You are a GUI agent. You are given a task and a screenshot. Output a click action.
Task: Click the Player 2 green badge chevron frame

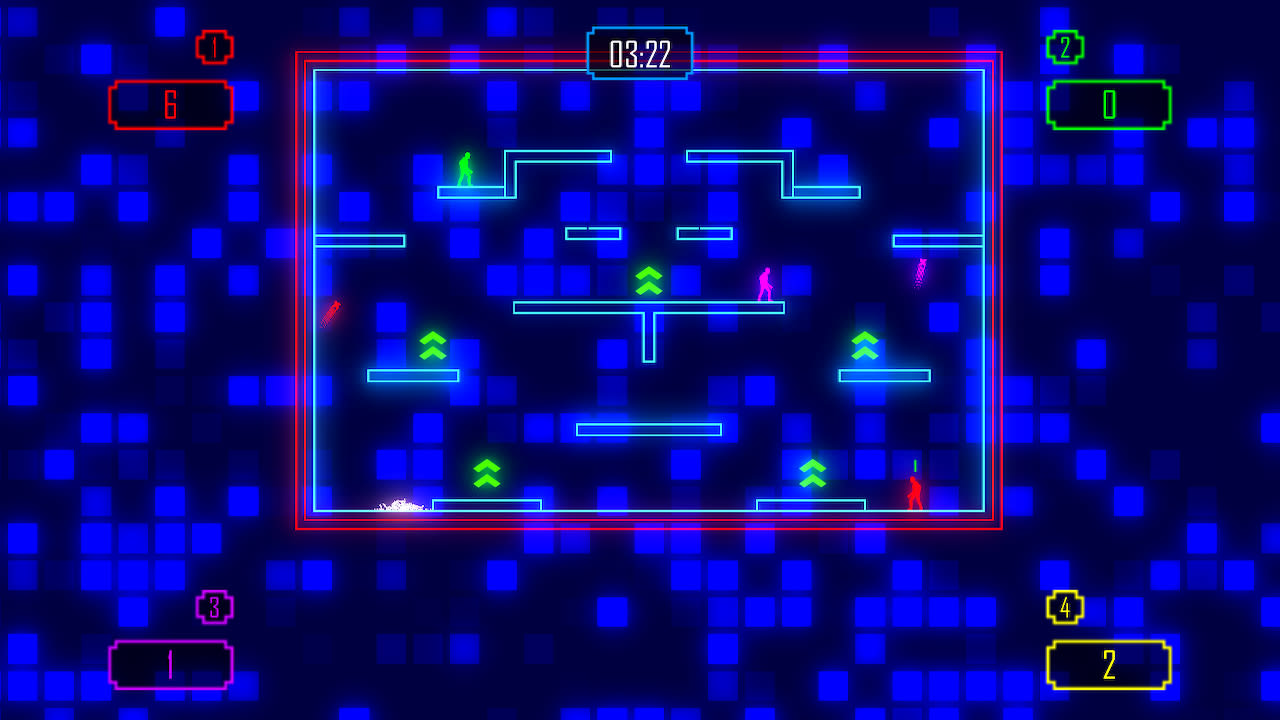tap(1066, 45)
